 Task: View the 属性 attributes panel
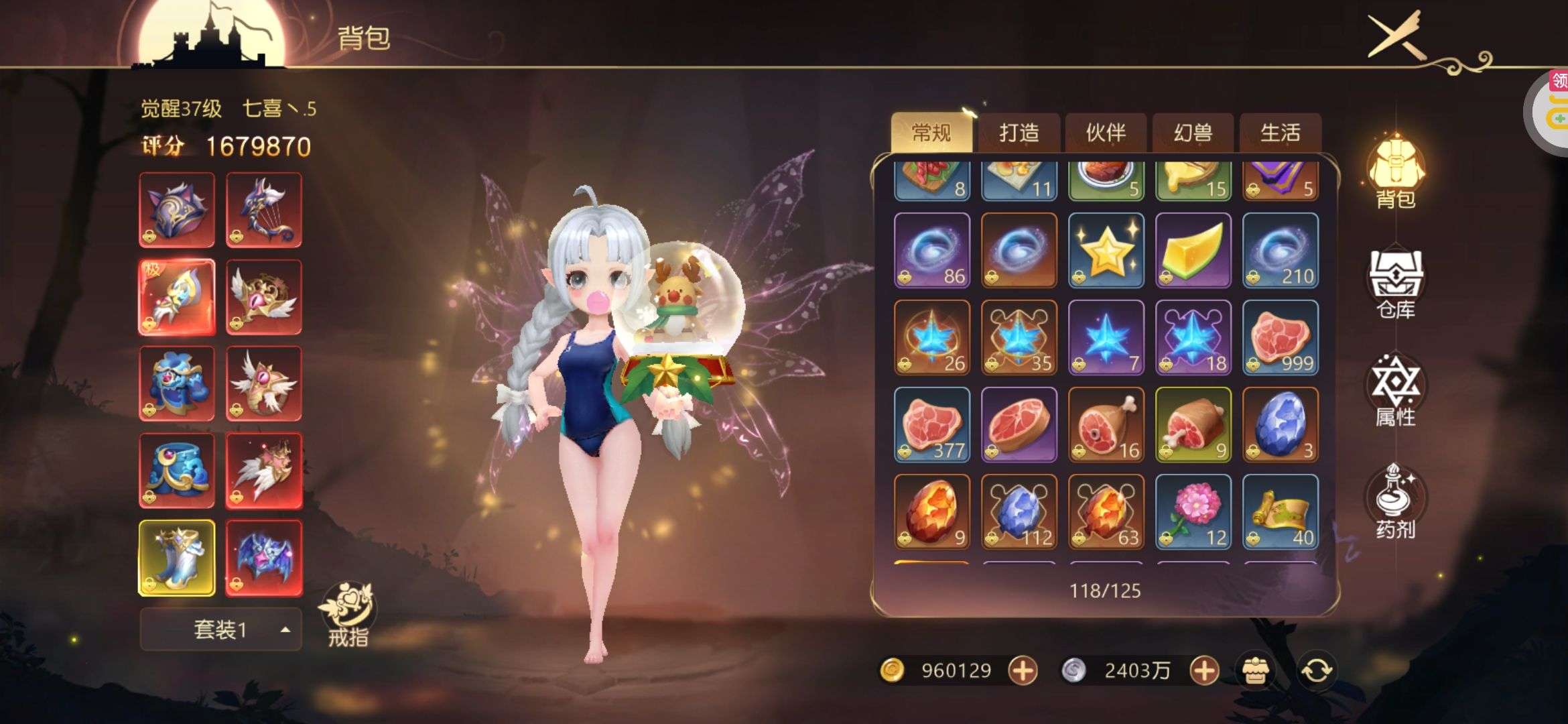click(x=1396, y=391)
